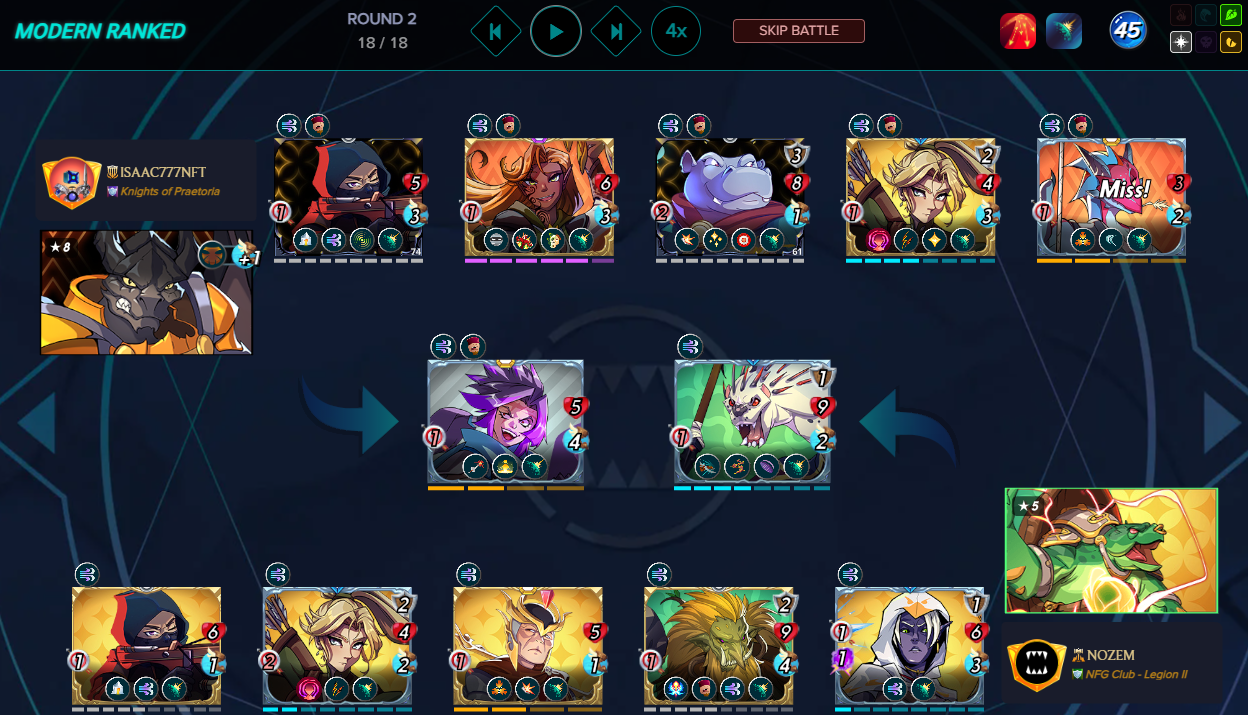
Task: Select the green frog summoner card
Action: point(1111,550)
